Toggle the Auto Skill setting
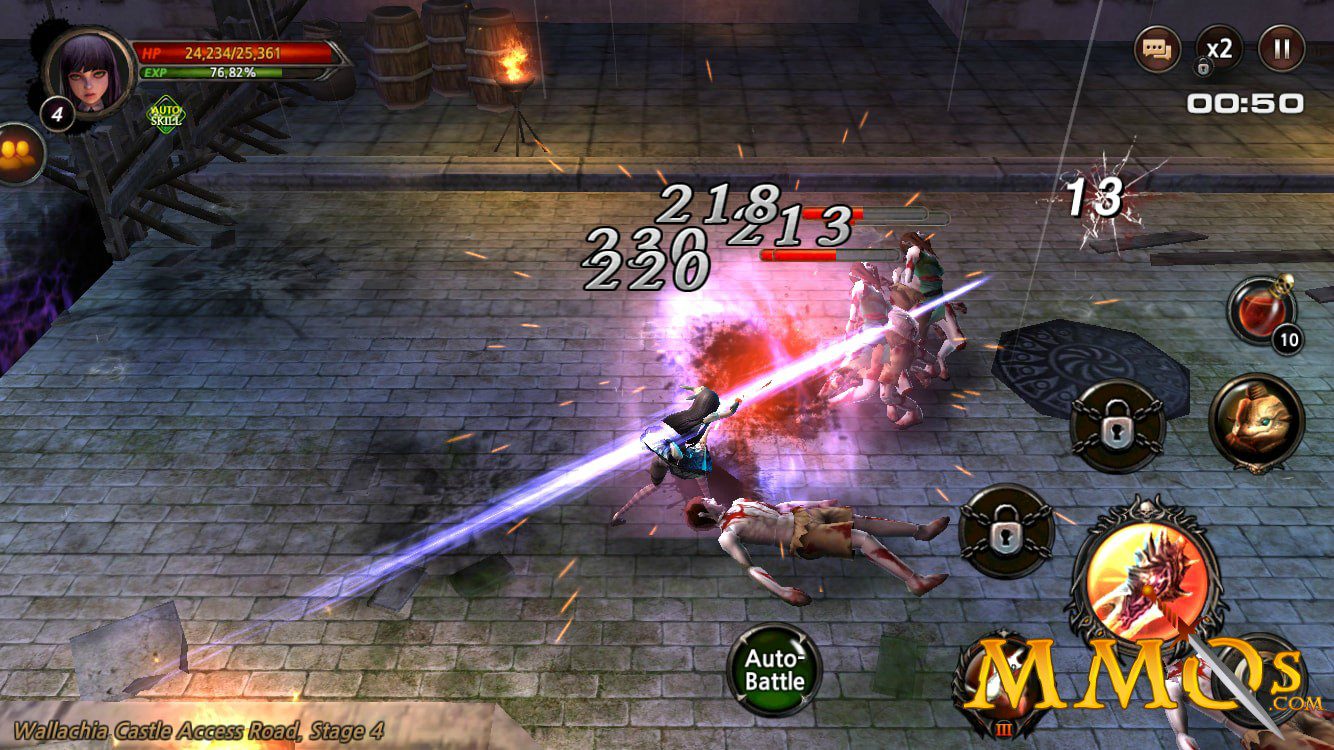 tap(166, 114)
